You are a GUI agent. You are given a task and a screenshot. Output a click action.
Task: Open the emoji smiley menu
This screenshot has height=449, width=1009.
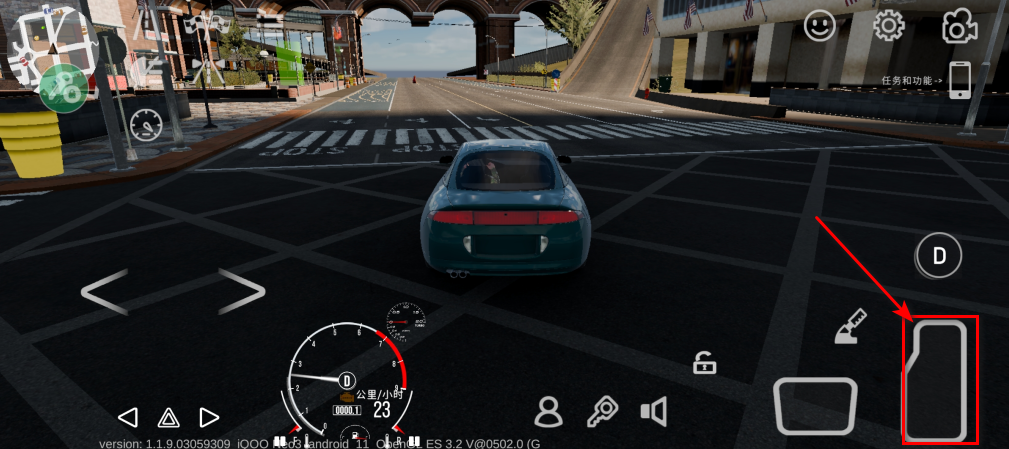tap(820, 26)
